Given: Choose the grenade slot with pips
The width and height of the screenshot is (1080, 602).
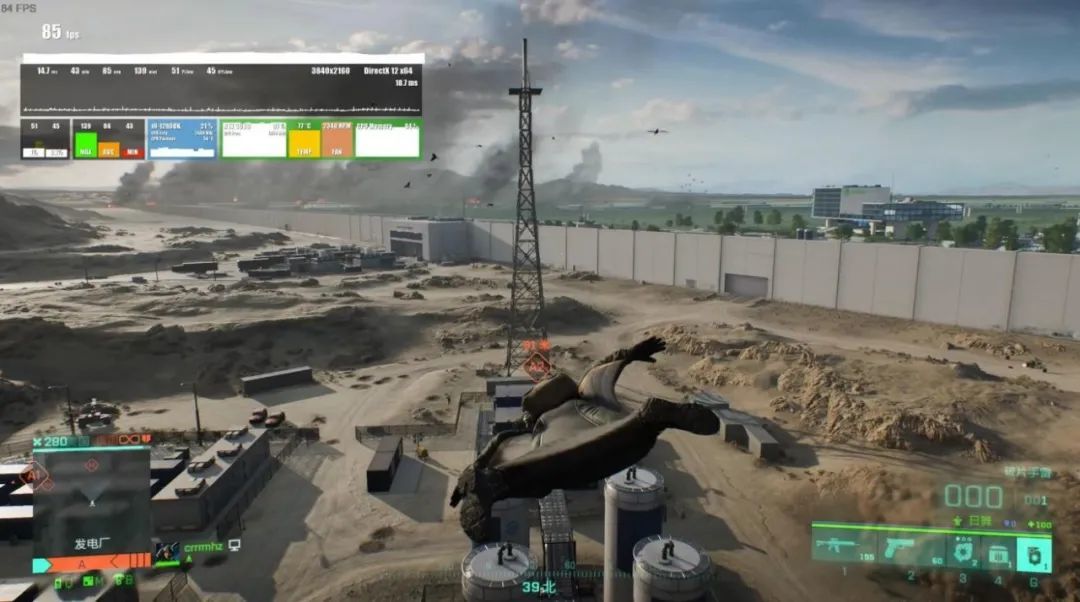Looking at the screenshot, I should (x=963, y=553).
